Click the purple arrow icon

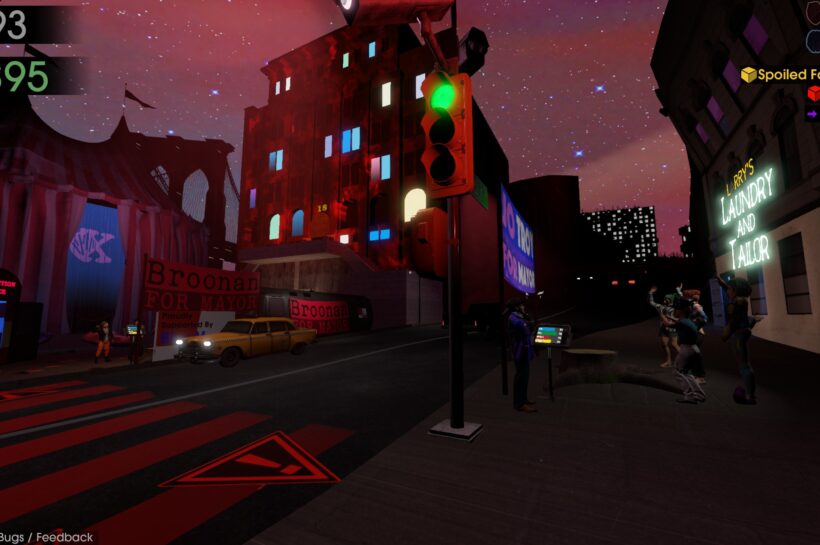click(813, 115)
